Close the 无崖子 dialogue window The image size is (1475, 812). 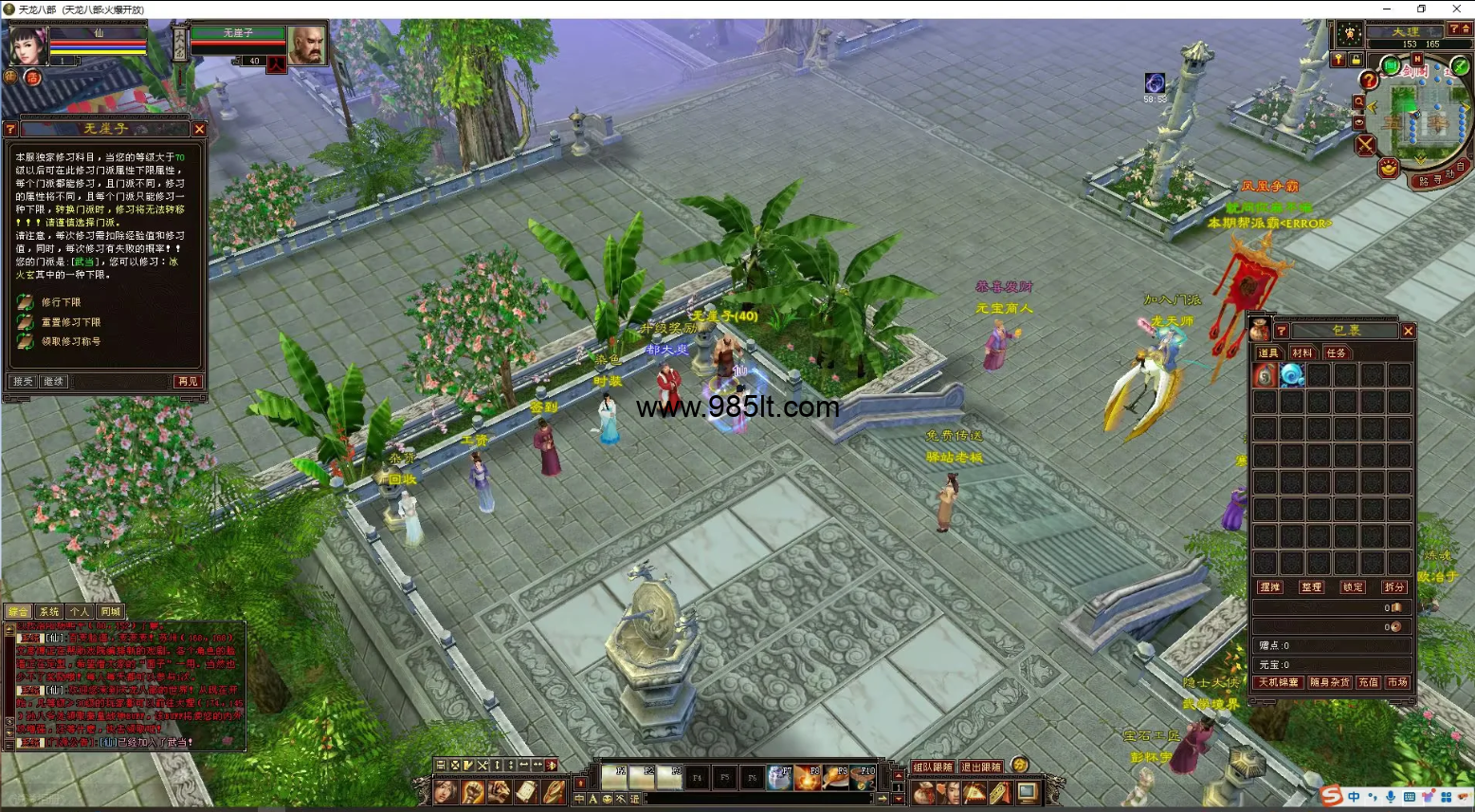click(199, 129)
